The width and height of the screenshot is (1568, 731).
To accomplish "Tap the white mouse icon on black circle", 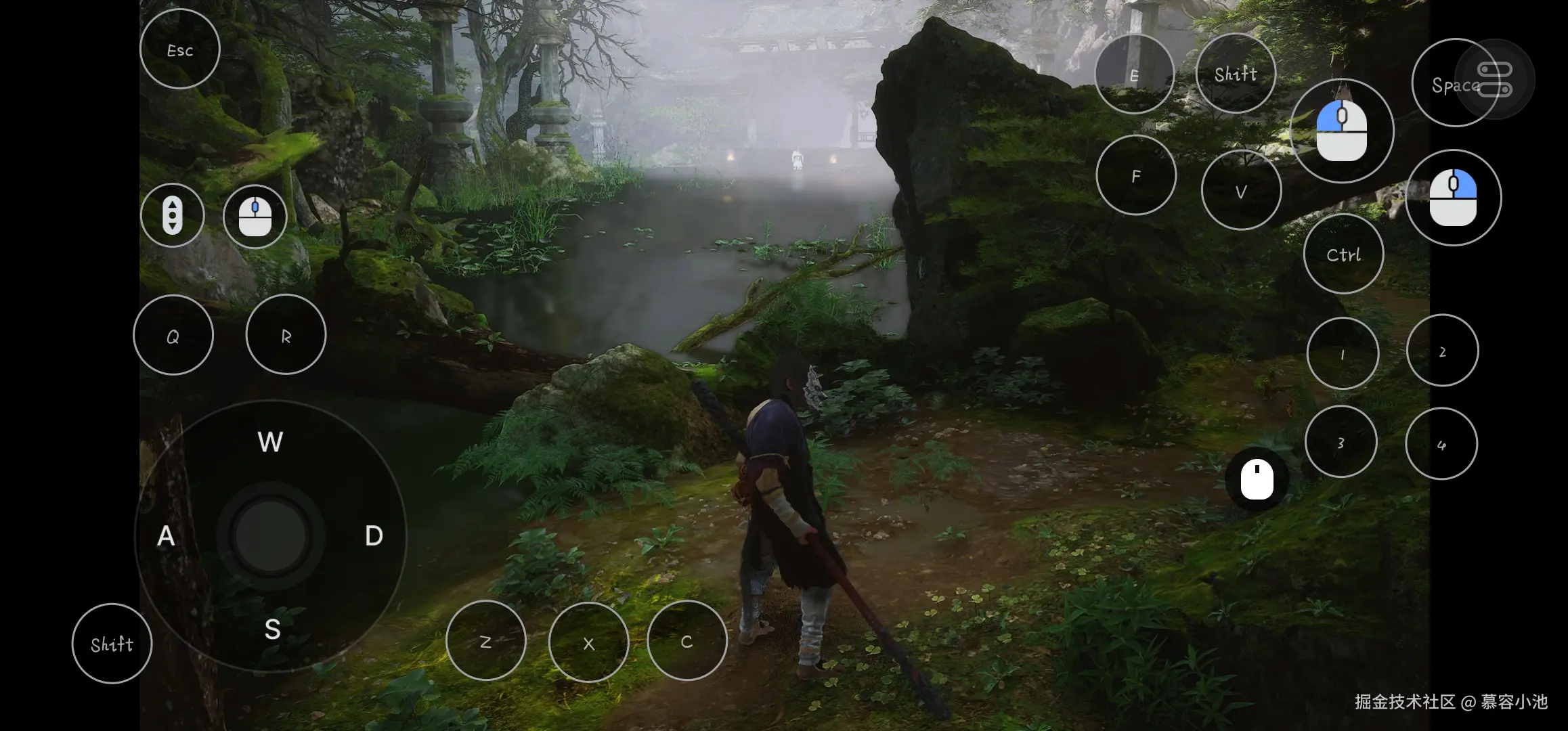I will (1257, 480).
